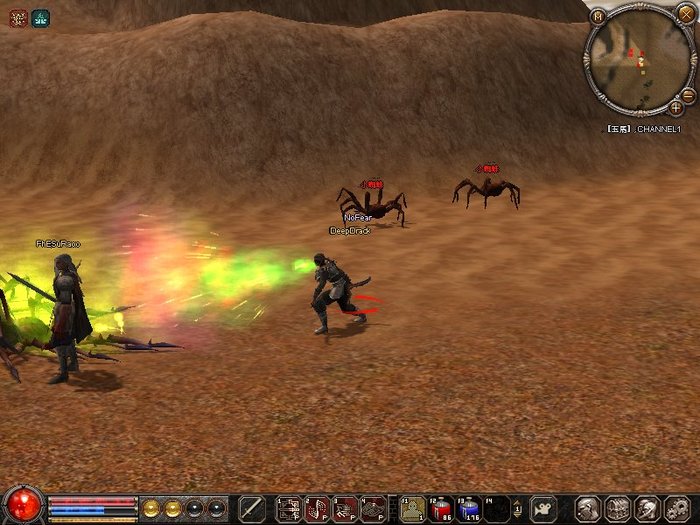700x525 pixels.
Task: Click the red orb in the bottom-left corner
Action: [x=22, y=505]
